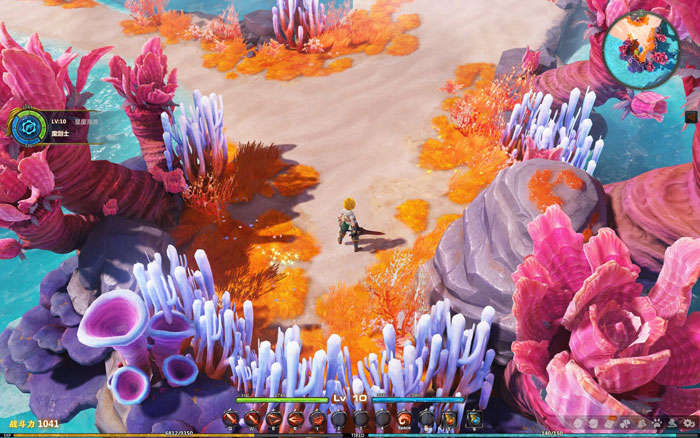This screenshot has height=438, width=700.
Task: Use the blue potion item slot
Action: 473,418
